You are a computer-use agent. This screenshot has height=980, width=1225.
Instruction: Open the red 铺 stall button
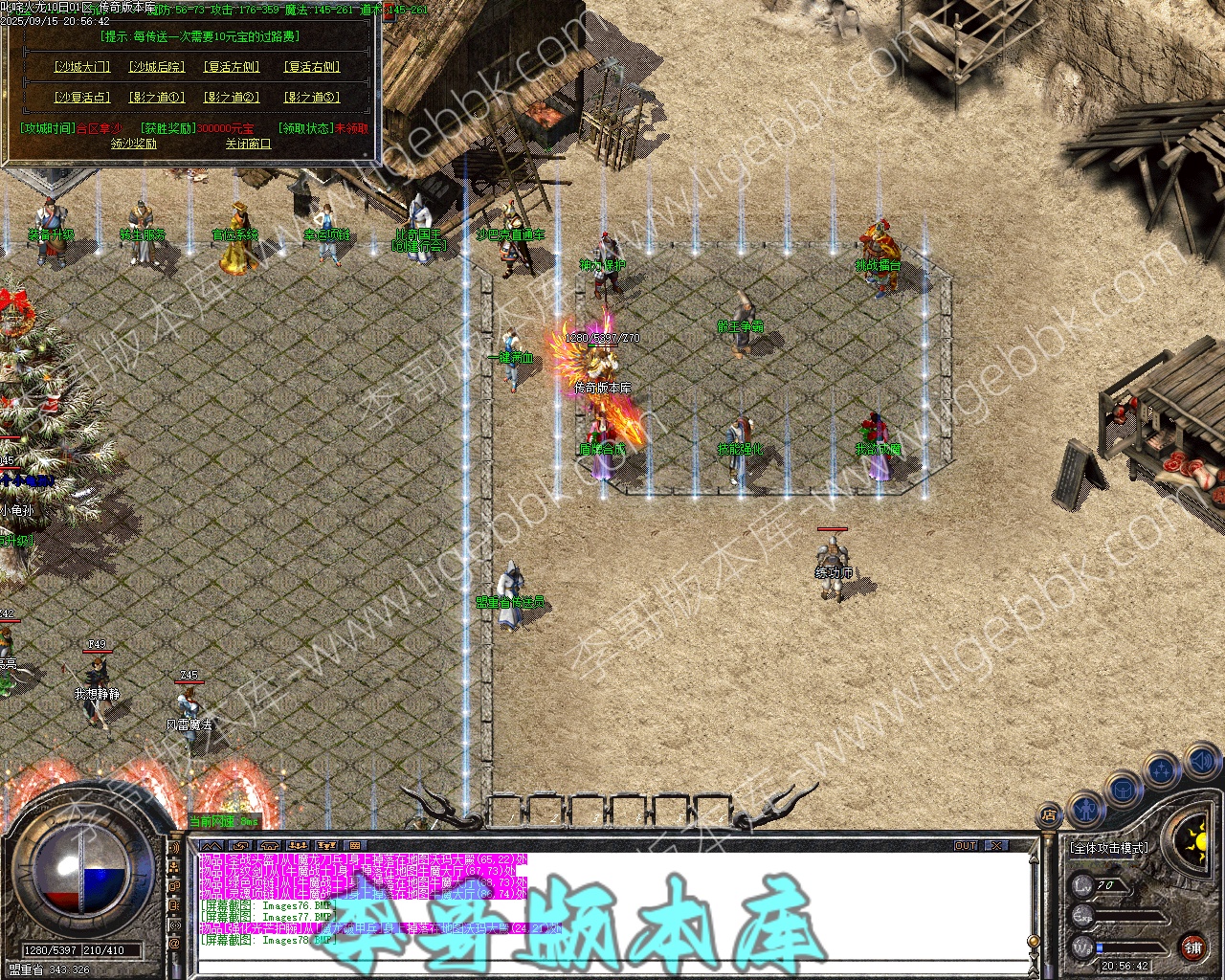coord(1193,947)
